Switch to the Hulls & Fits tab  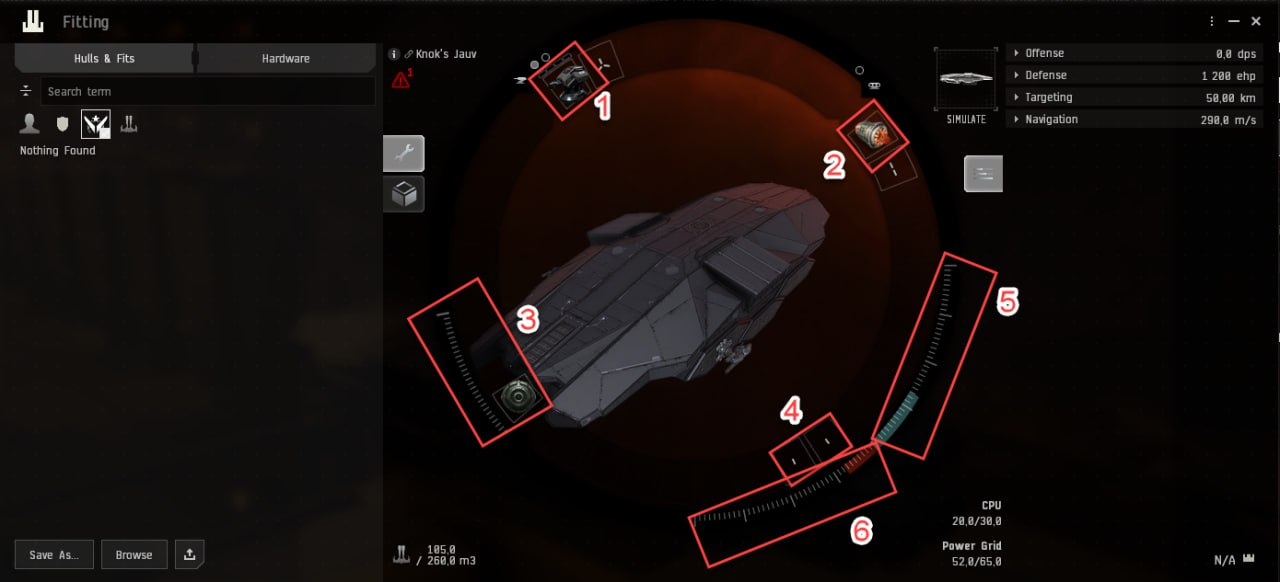[104, 59]
